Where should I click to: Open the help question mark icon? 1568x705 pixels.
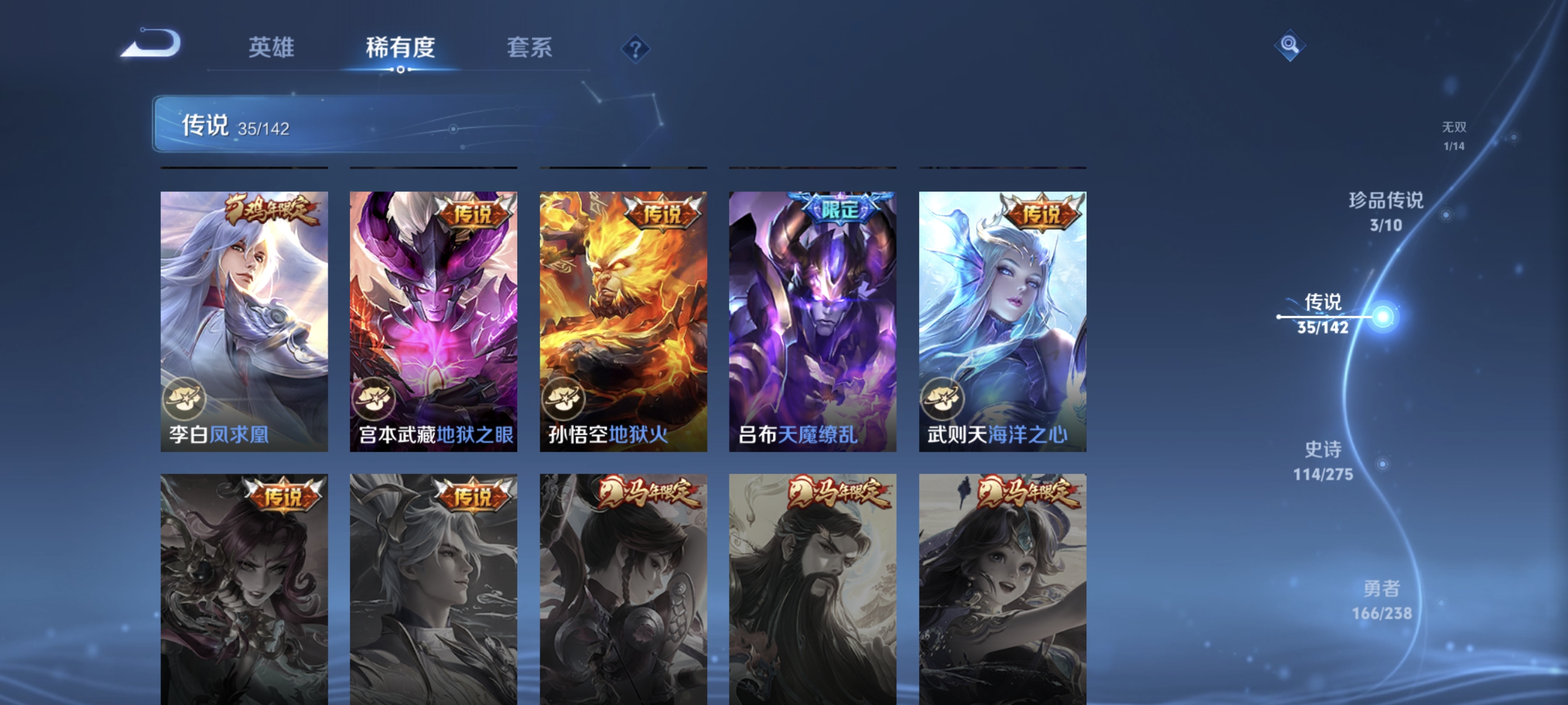(635, 49)
